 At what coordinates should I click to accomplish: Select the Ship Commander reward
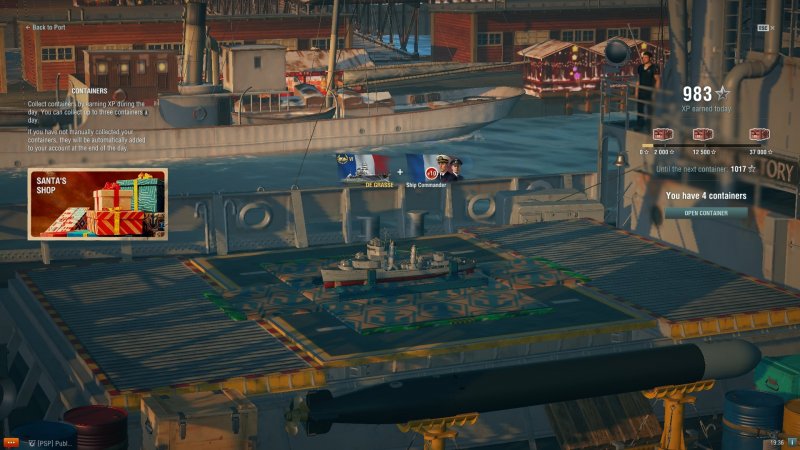point(432,168)
